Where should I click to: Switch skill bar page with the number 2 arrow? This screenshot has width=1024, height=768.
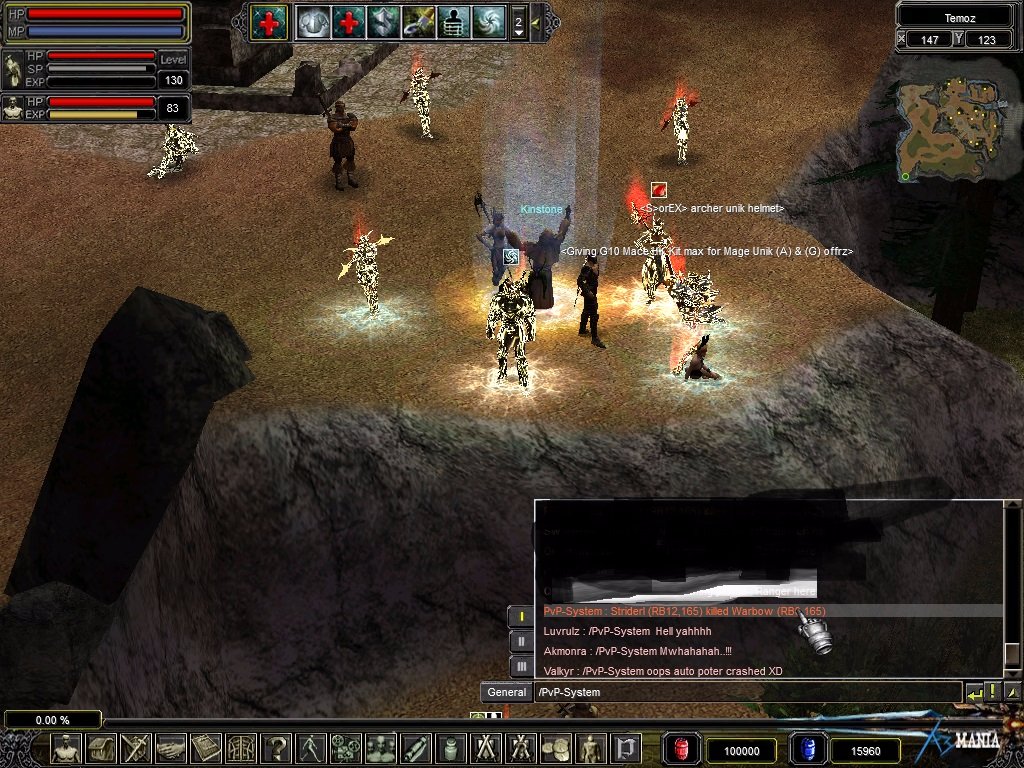[x=518, y=22]
